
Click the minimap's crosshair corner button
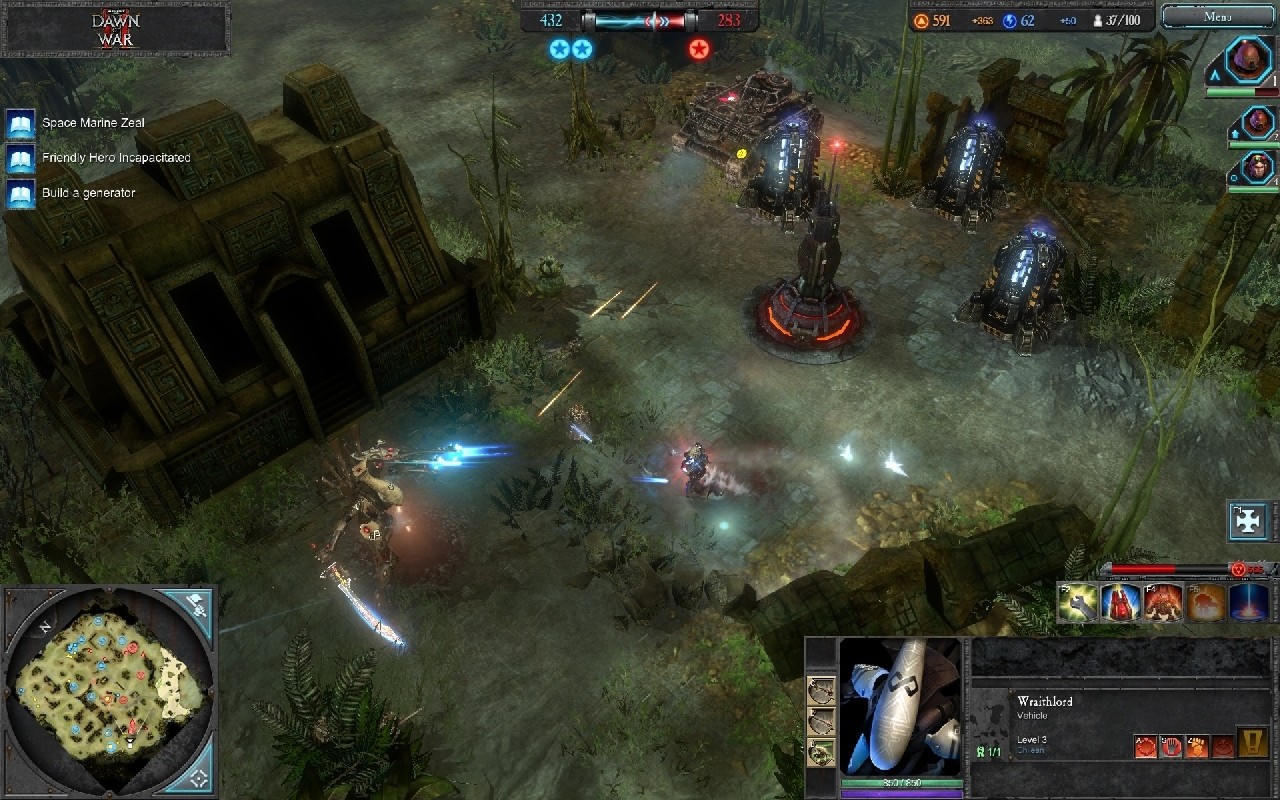(198, 776)
